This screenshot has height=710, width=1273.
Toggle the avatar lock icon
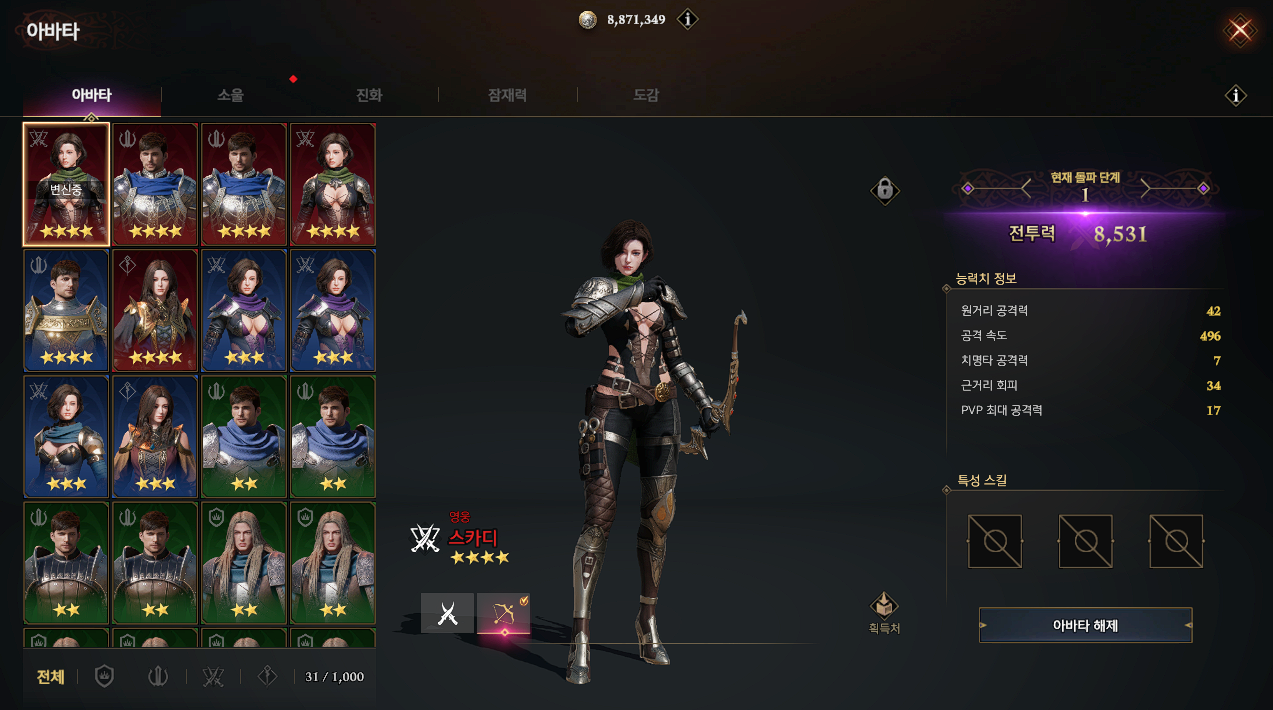884,189
